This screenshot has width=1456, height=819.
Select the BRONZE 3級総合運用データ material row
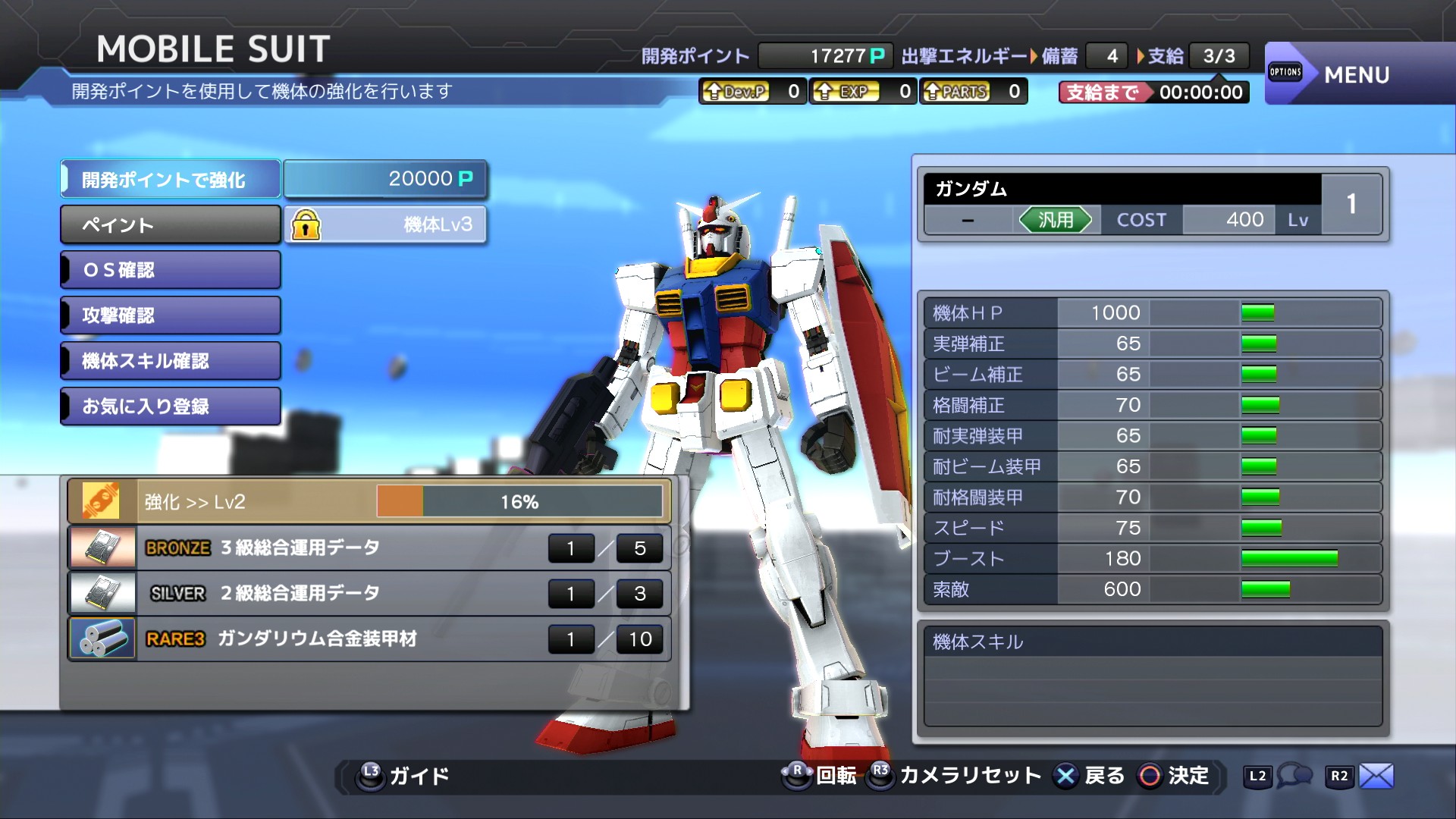[369, 548]
